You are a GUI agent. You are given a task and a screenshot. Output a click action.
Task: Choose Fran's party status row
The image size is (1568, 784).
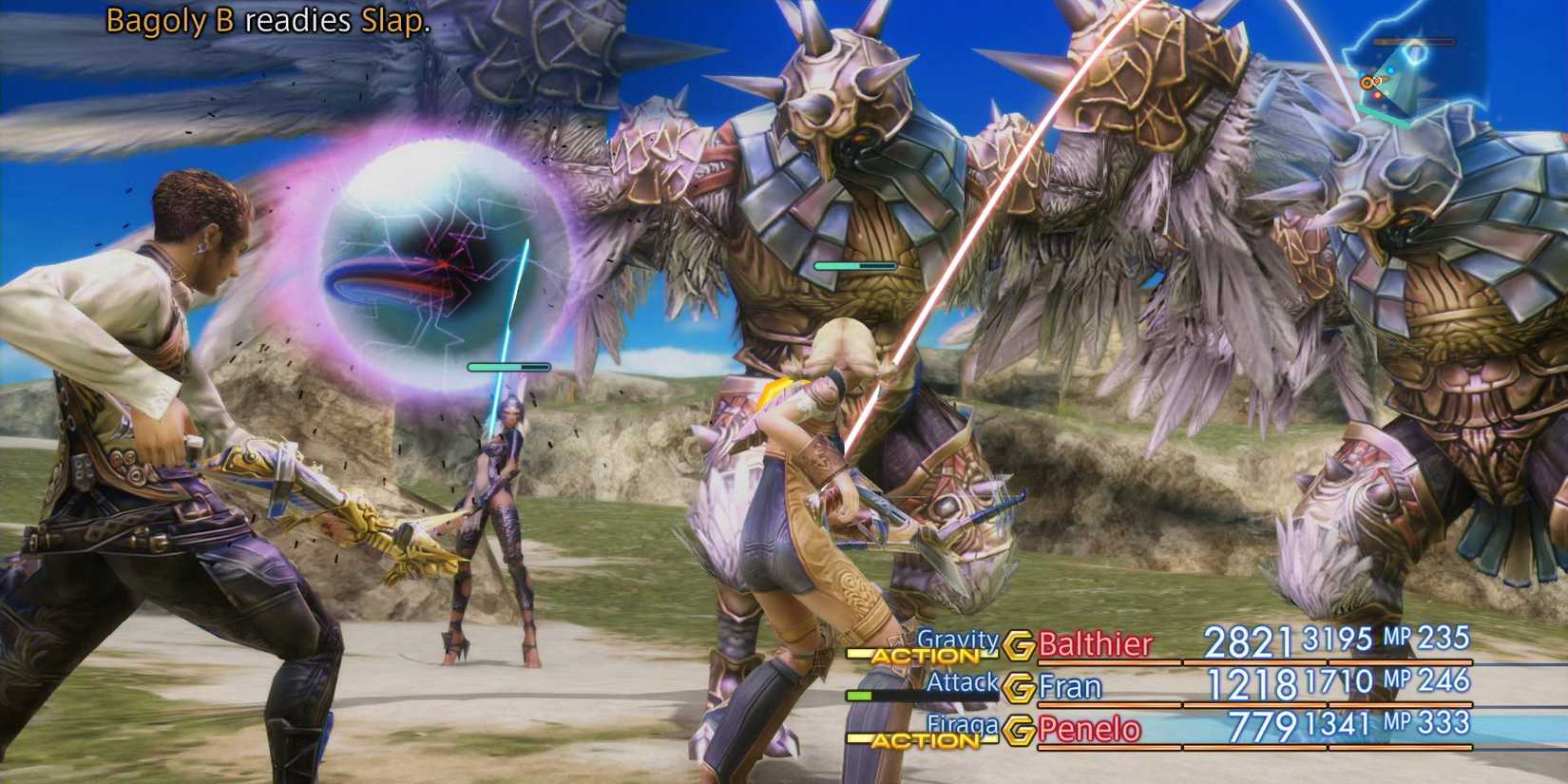(1070, 686)
